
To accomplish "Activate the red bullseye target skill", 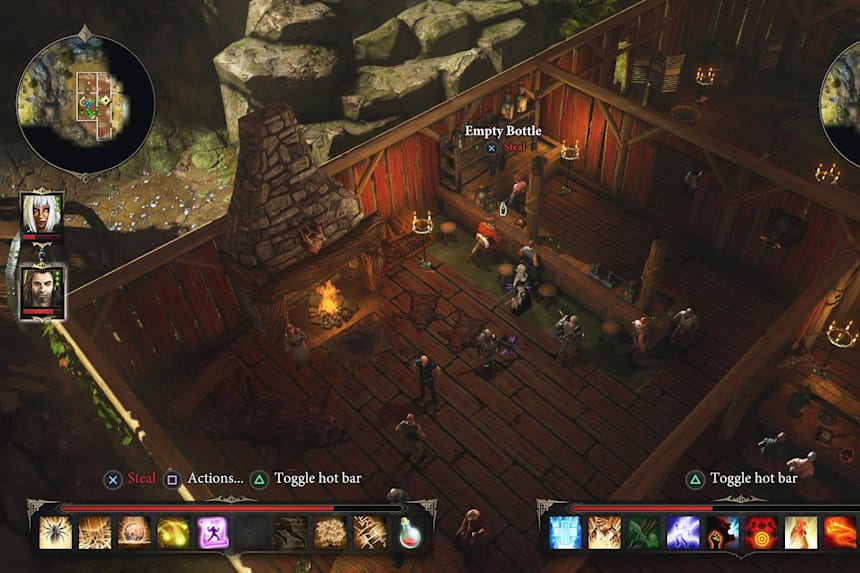I will [761, 532].
